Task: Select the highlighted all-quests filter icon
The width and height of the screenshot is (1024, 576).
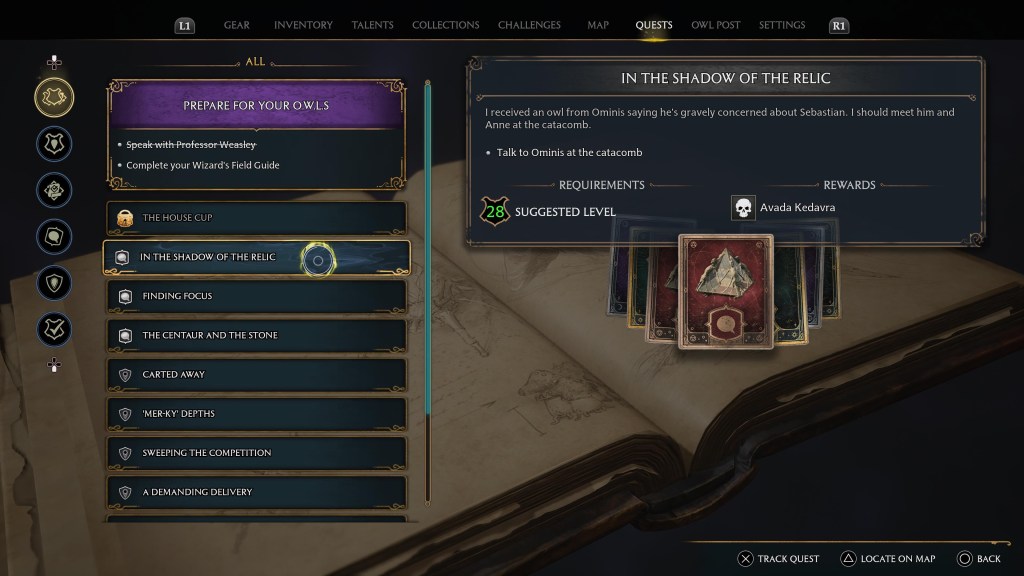Action: click(x=54, y=96)
